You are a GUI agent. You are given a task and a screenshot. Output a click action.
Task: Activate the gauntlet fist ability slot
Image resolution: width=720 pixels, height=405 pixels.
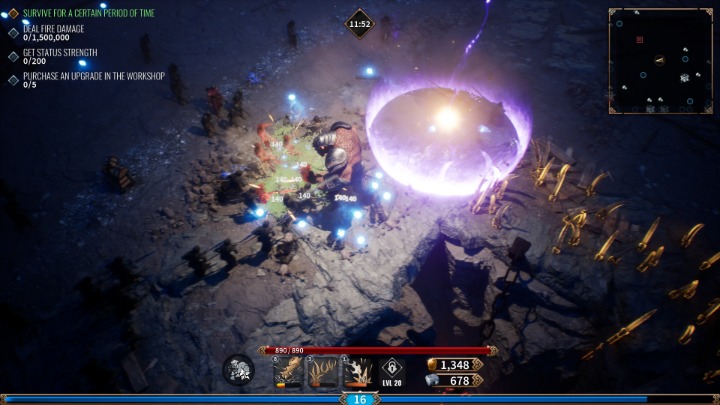point(288,372)
